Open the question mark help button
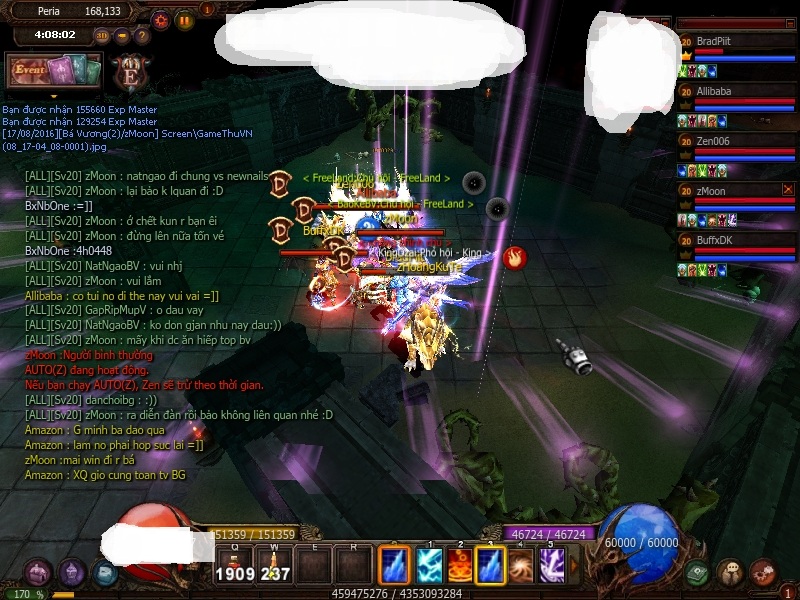The image size is (800, 600). 142,35
